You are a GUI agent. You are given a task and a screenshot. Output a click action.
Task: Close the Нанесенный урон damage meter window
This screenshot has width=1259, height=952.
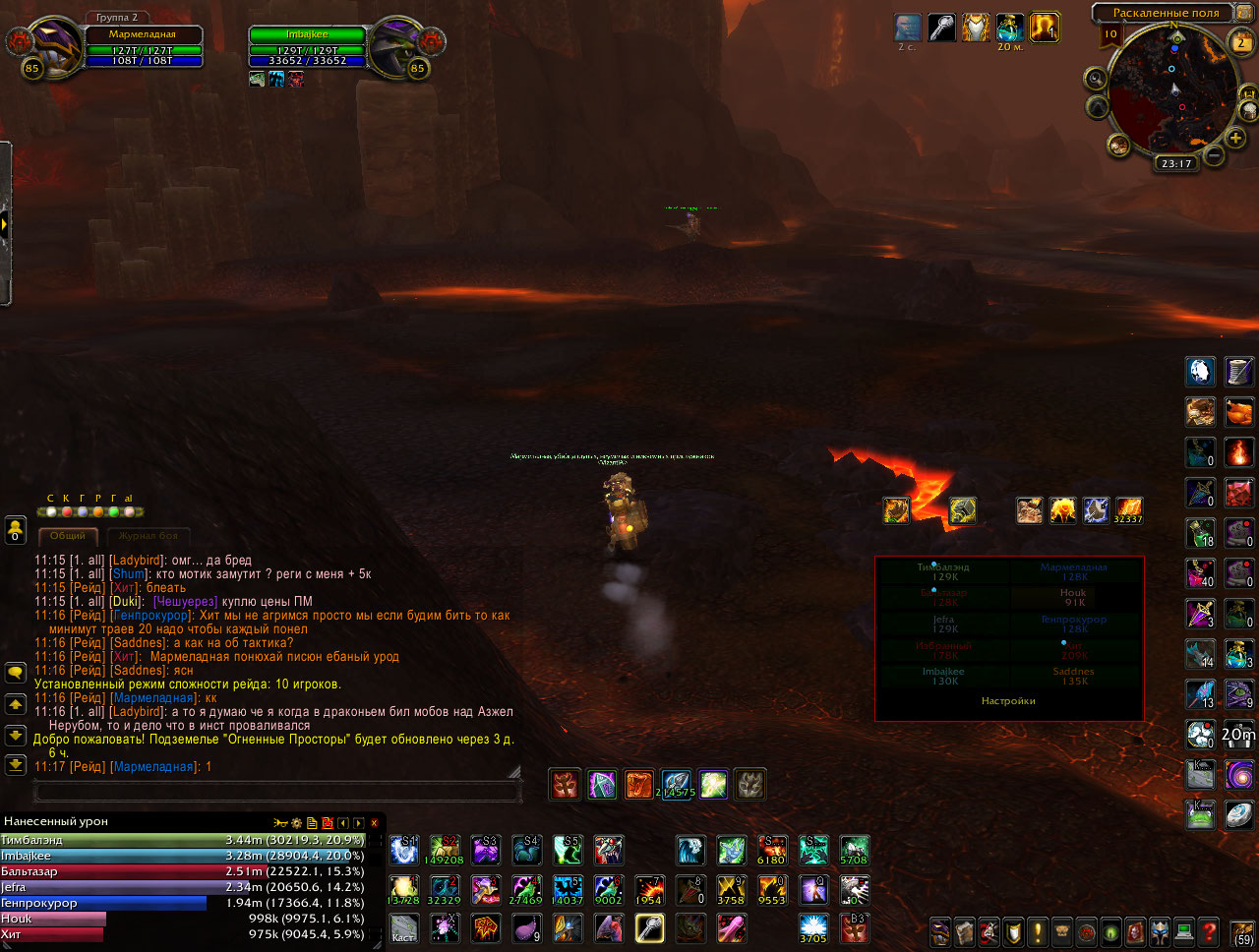click(x=374, y=823)
